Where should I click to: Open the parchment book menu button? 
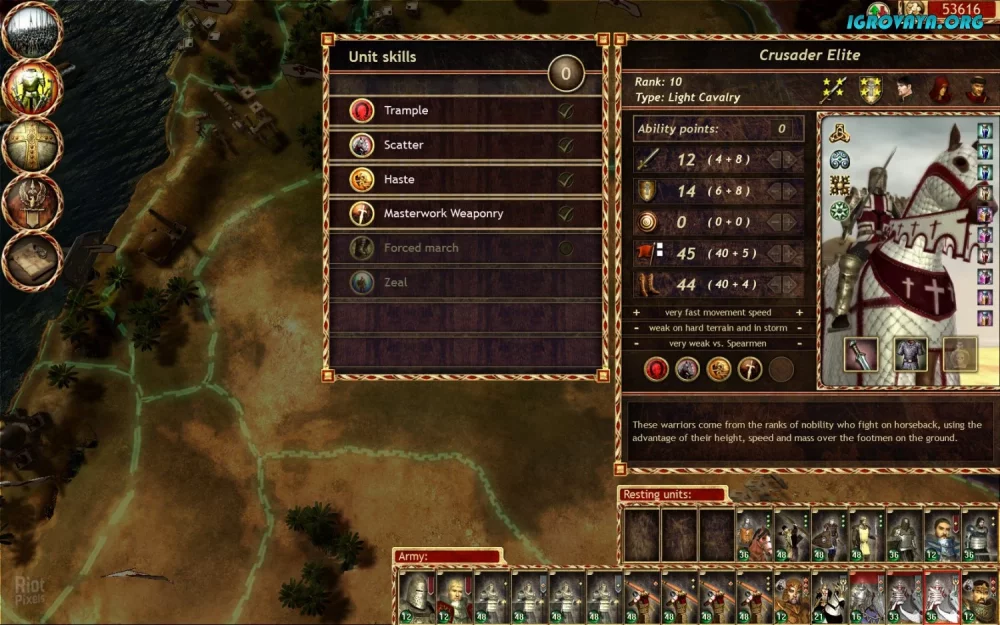click(33, 260)
